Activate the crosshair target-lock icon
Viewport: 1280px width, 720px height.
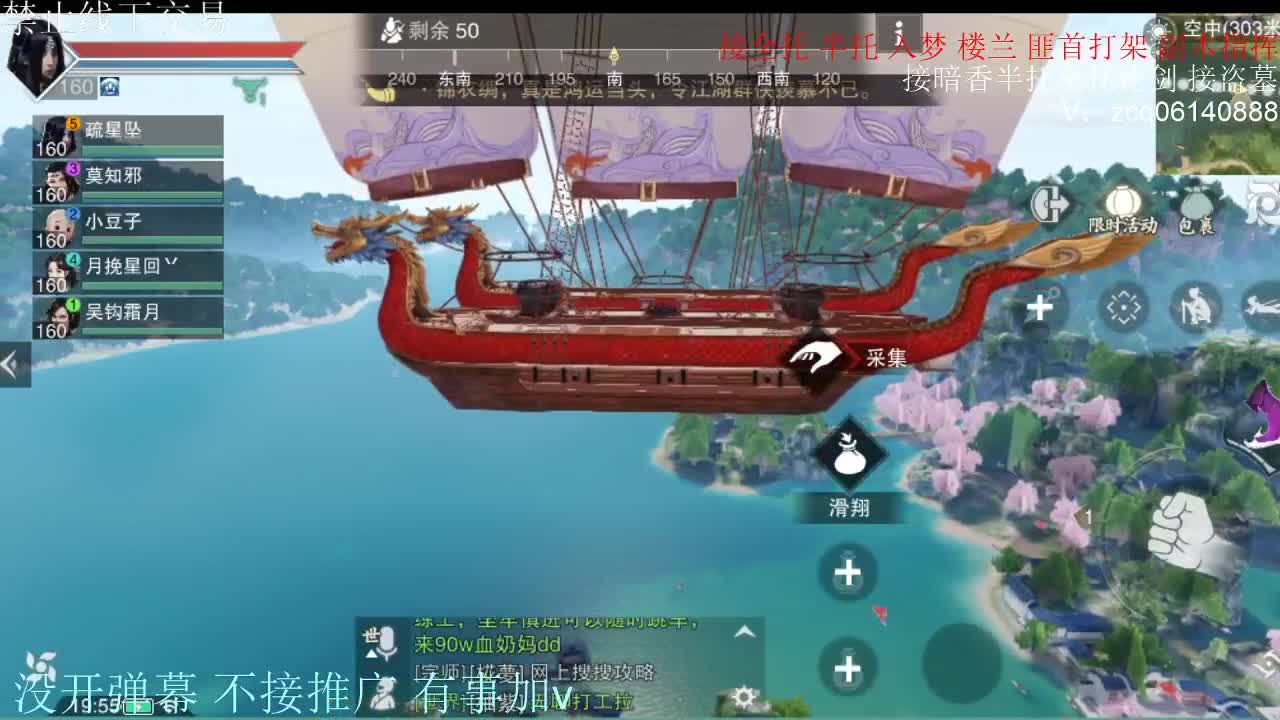[x=1124, y=307]
